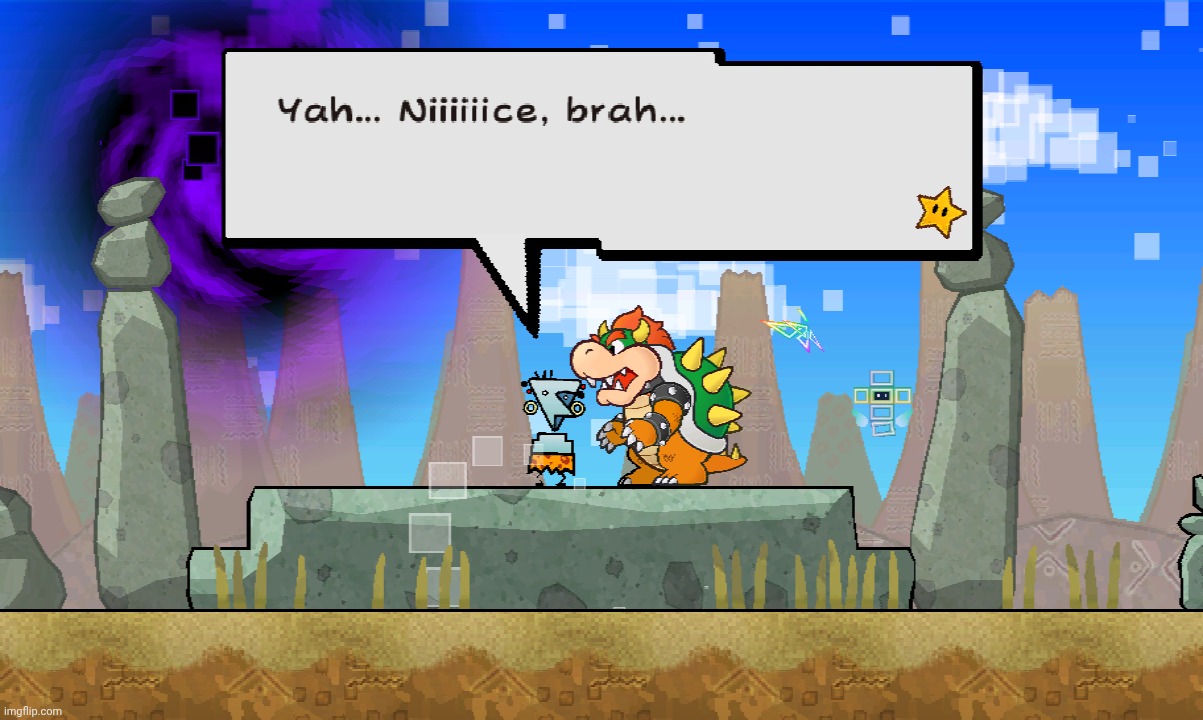
Task: Click the star icon to advance dialogue
Action: (x=941, y=213)
